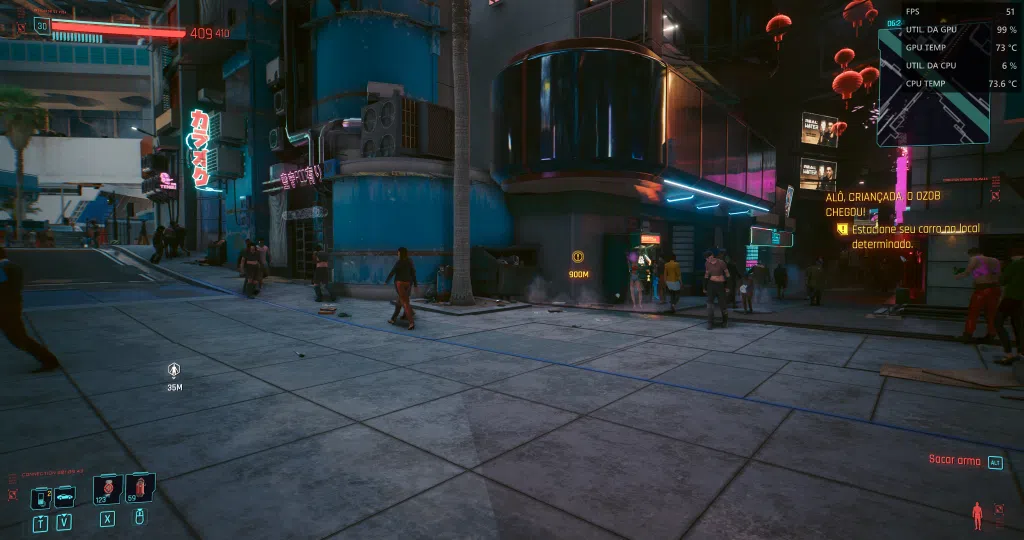Open the phone slot in the hotbar
The width and height of the screenshot is (1024, 540).
[40, 497]
